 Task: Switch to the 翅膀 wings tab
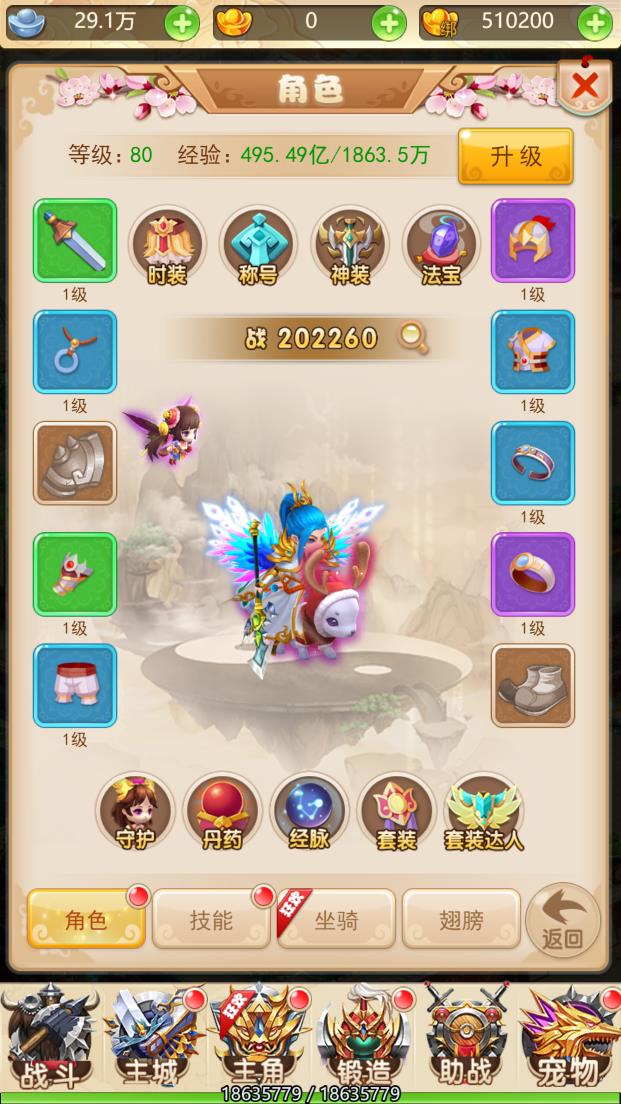pos(461,918)
